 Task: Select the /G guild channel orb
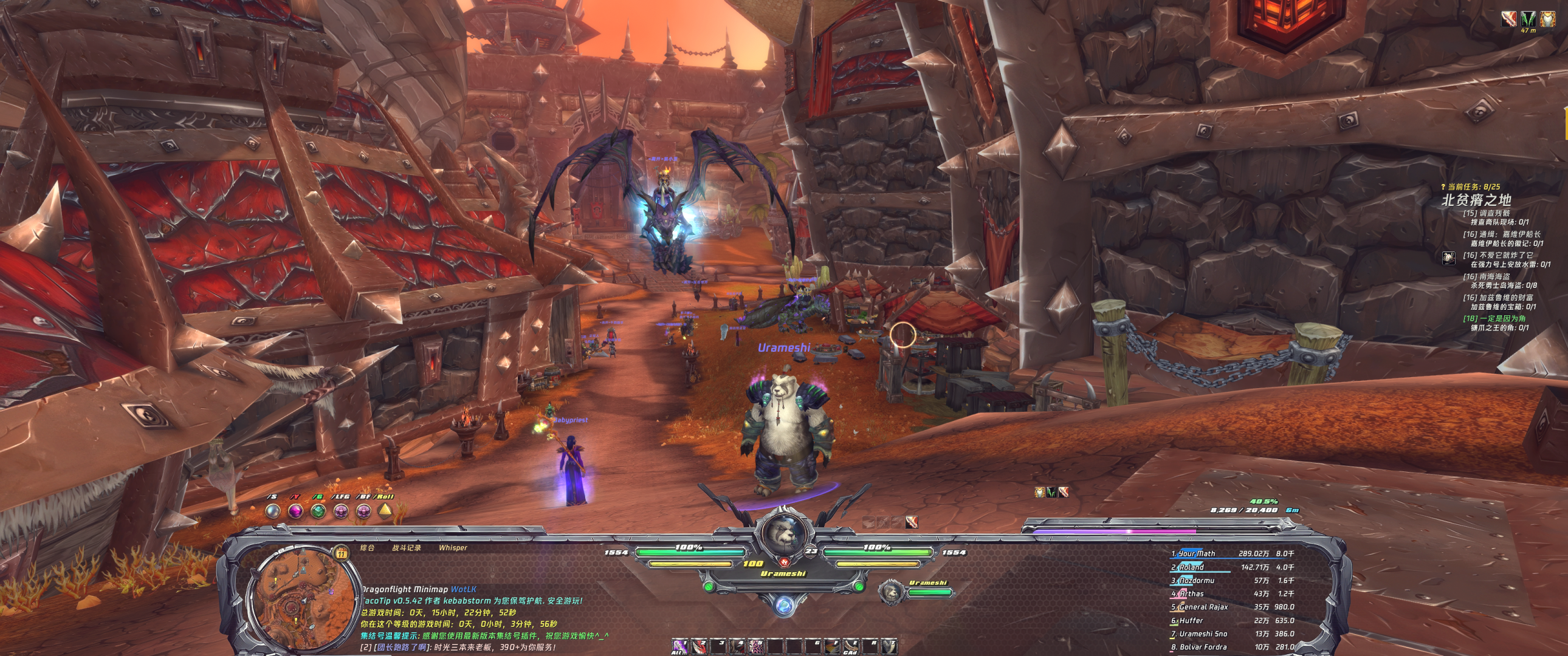pyautogui.click(x=318, y=511)
